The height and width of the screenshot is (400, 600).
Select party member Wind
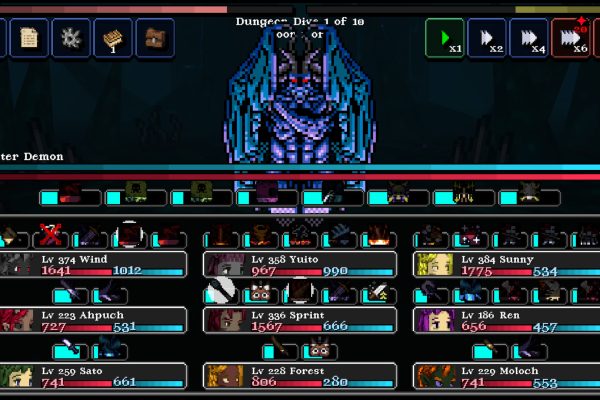coord(93,264)
